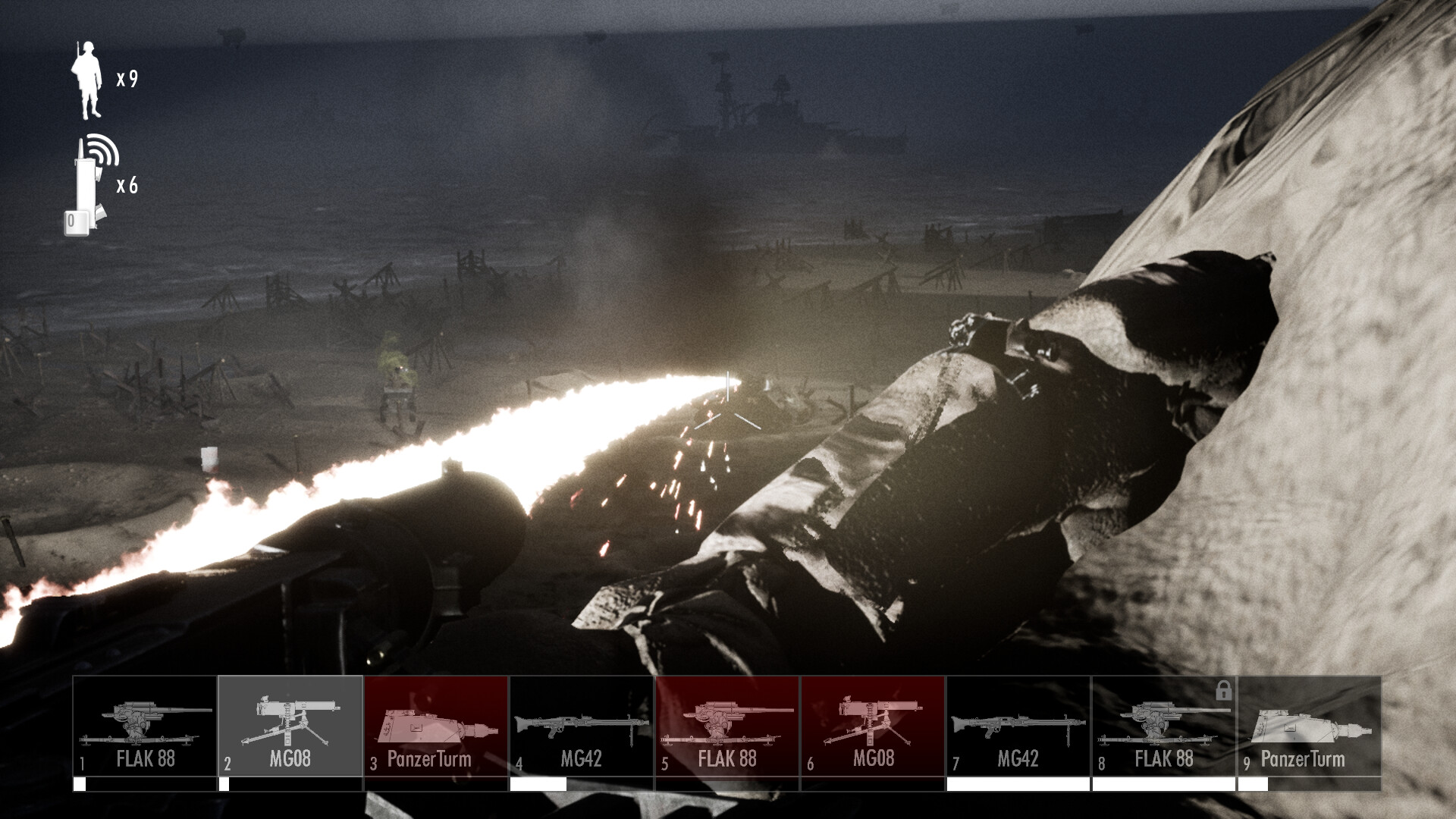Screen dimensions: 1456x819
Task: Click the FLAK 88 label in slot 1
Action: [x=146, y=758]
